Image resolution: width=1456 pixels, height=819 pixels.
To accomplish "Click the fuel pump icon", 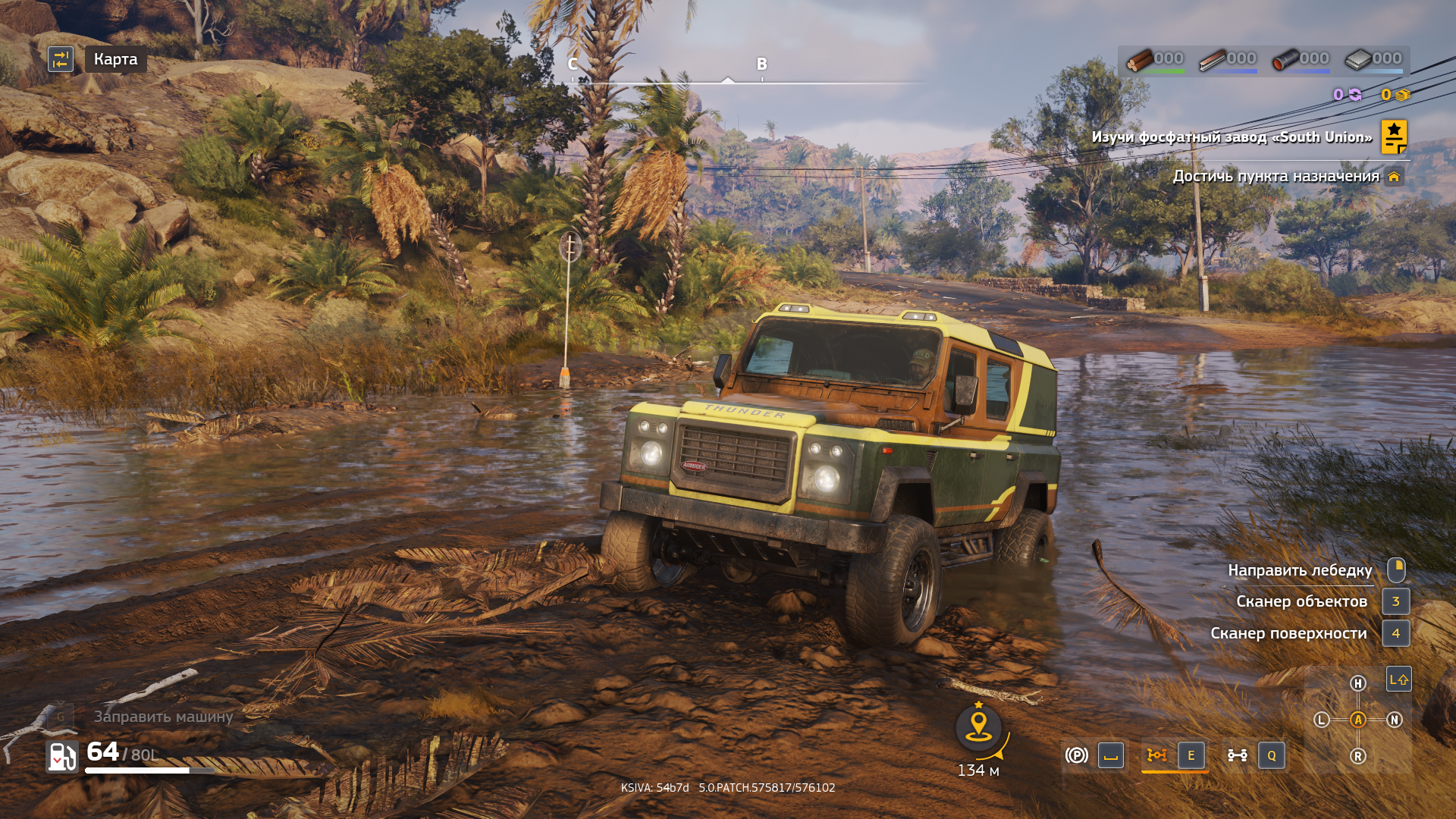I will [x=62, y=756].
